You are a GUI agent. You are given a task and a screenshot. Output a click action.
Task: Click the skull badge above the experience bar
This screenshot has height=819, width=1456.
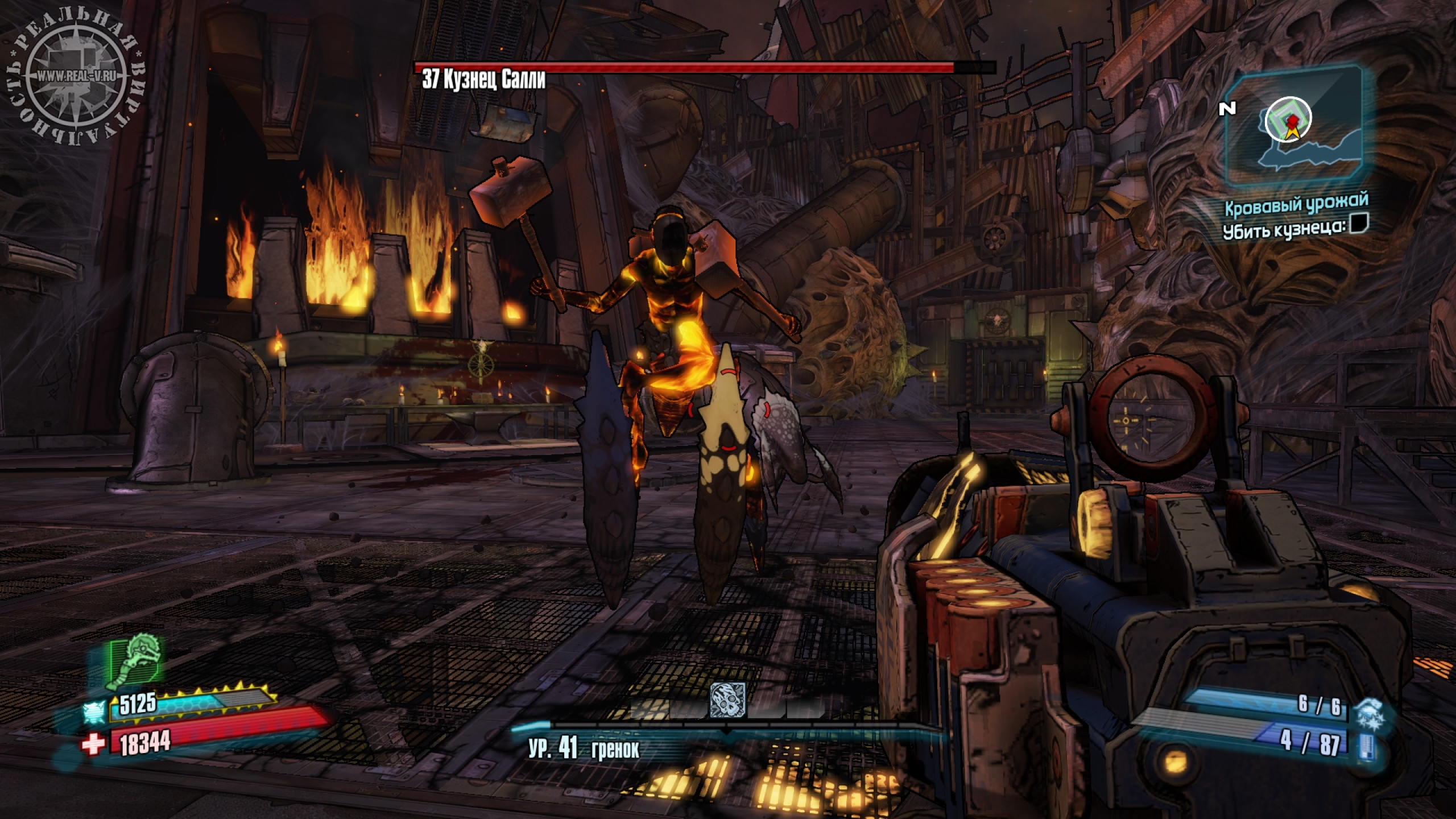[x=727, y=700]
